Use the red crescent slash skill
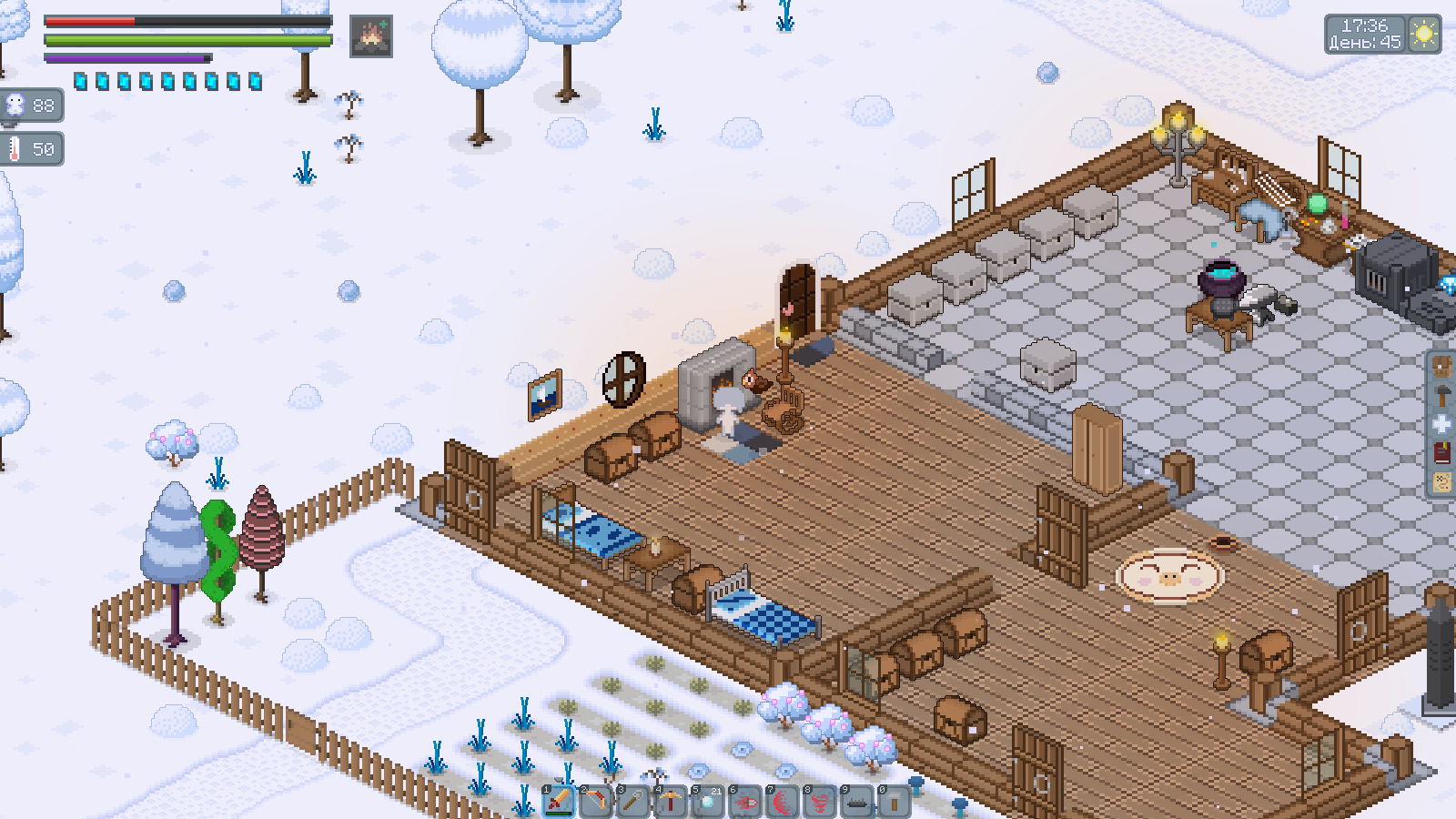 coord(783,802)
